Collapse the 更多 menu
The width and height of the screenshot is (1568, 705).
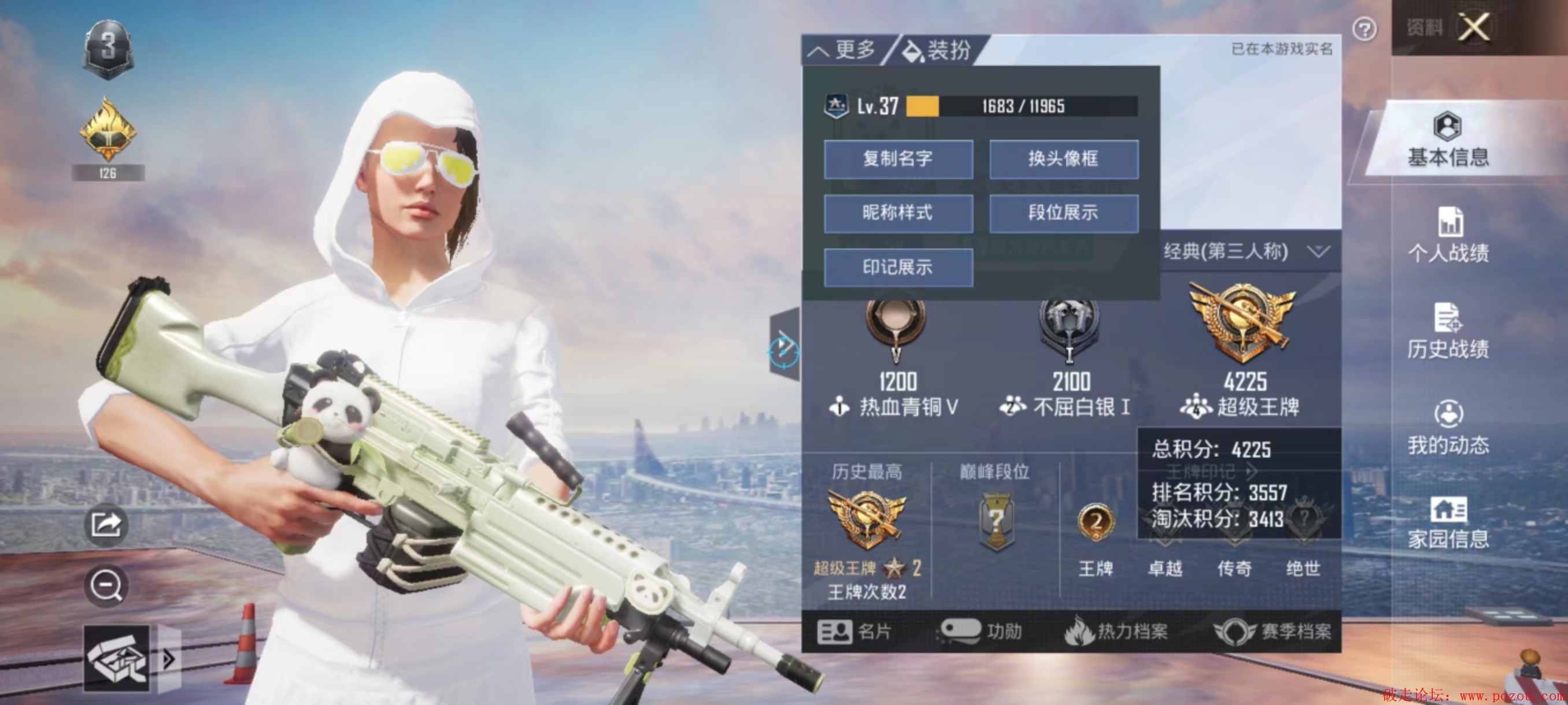click(843, 50)
